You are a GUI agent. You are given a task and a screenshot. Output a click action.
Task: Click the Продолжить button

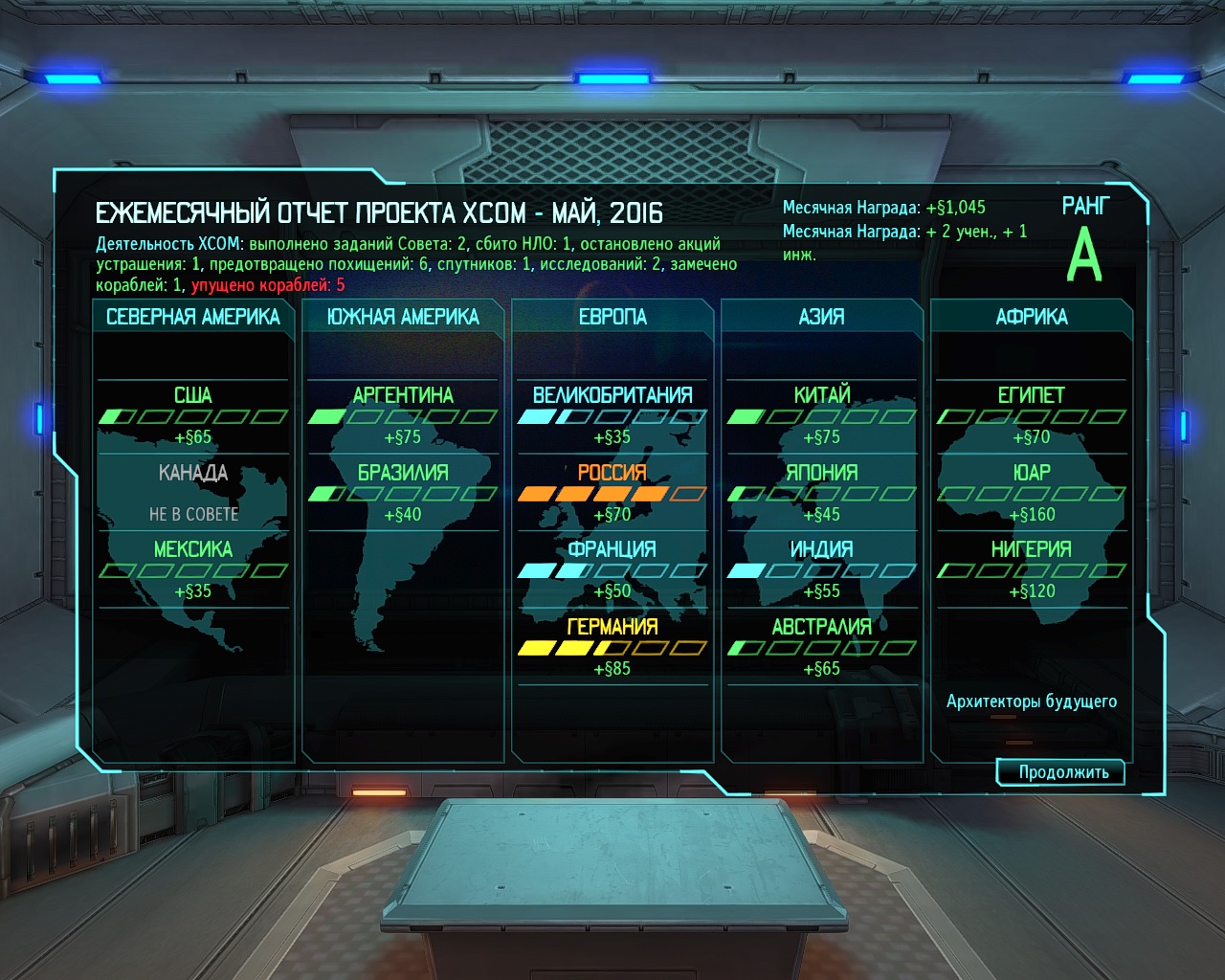[1062, 772]
